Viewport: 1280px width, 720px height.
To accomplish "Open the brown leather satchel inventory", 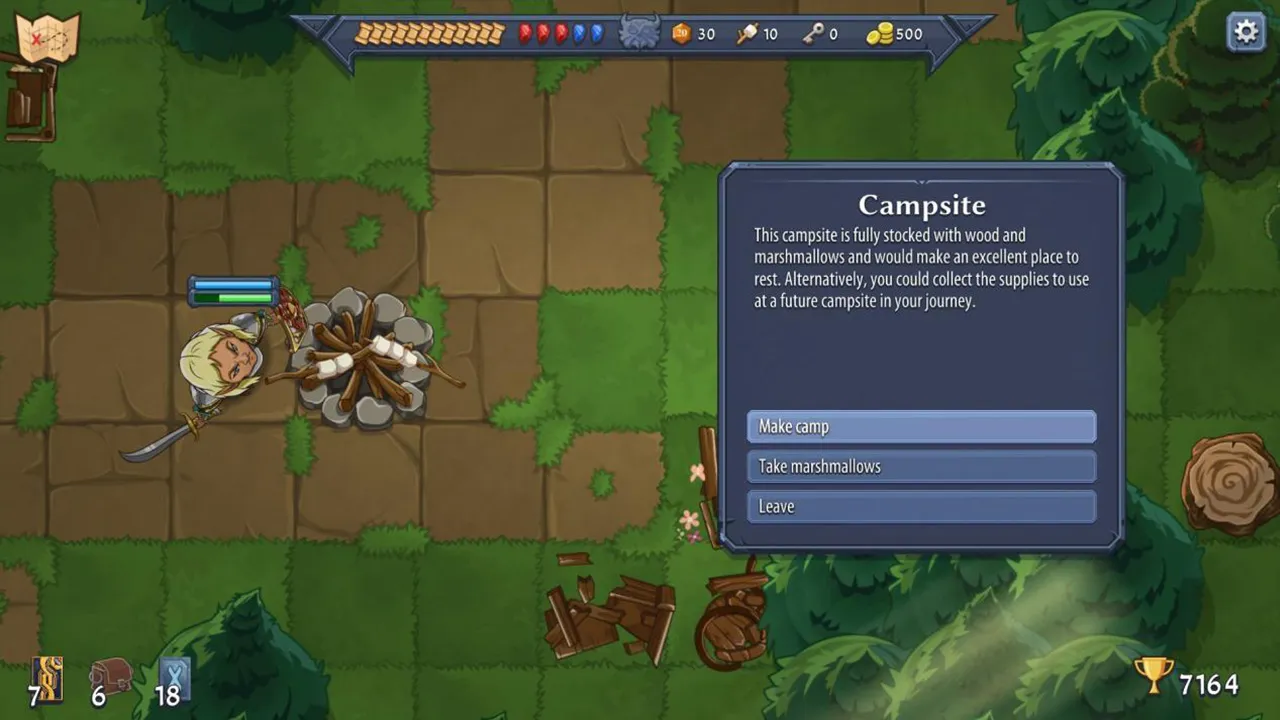I will (x=111, y=677).
